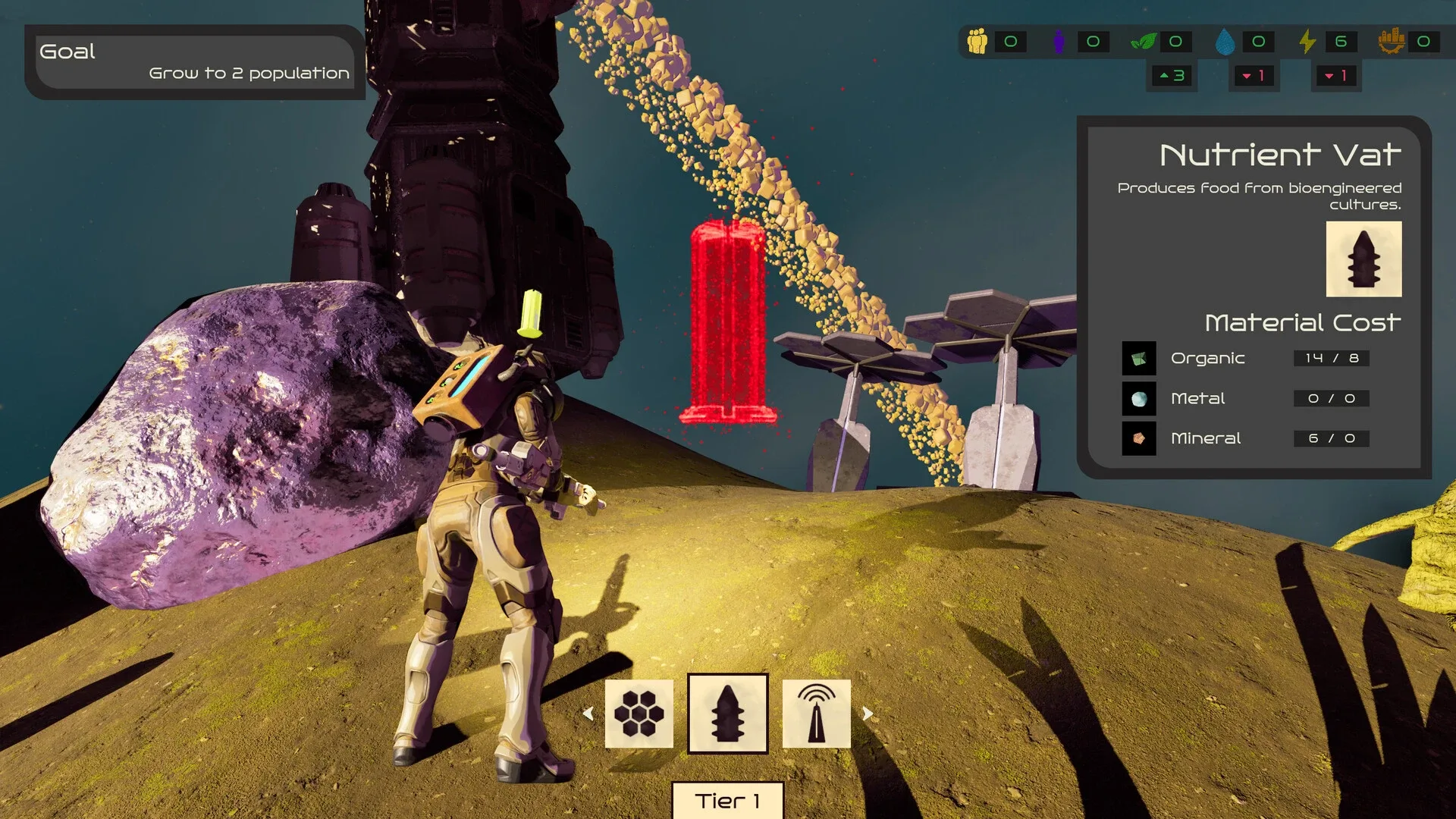Click the right arrow beside build slots
1456x819 pixels.
click(868, 714)
